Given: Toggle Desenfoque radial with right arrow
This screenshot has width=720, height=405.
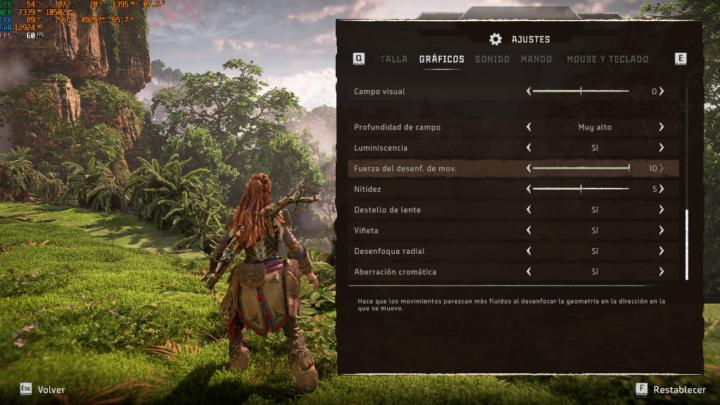Looking at the screenshot, I should click(661, 251).
